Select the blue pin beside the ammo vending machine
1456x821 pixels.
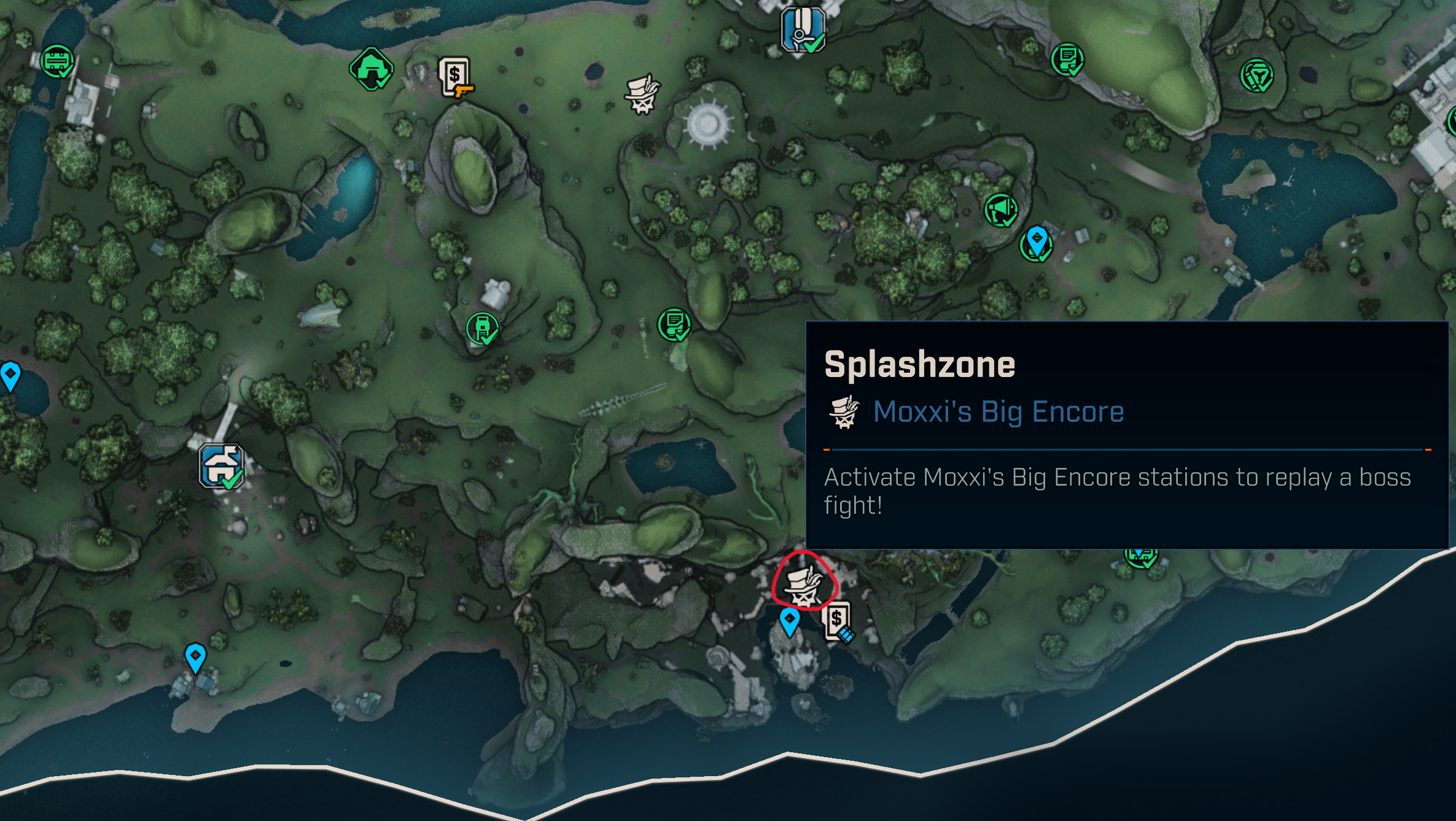(789, 621)
